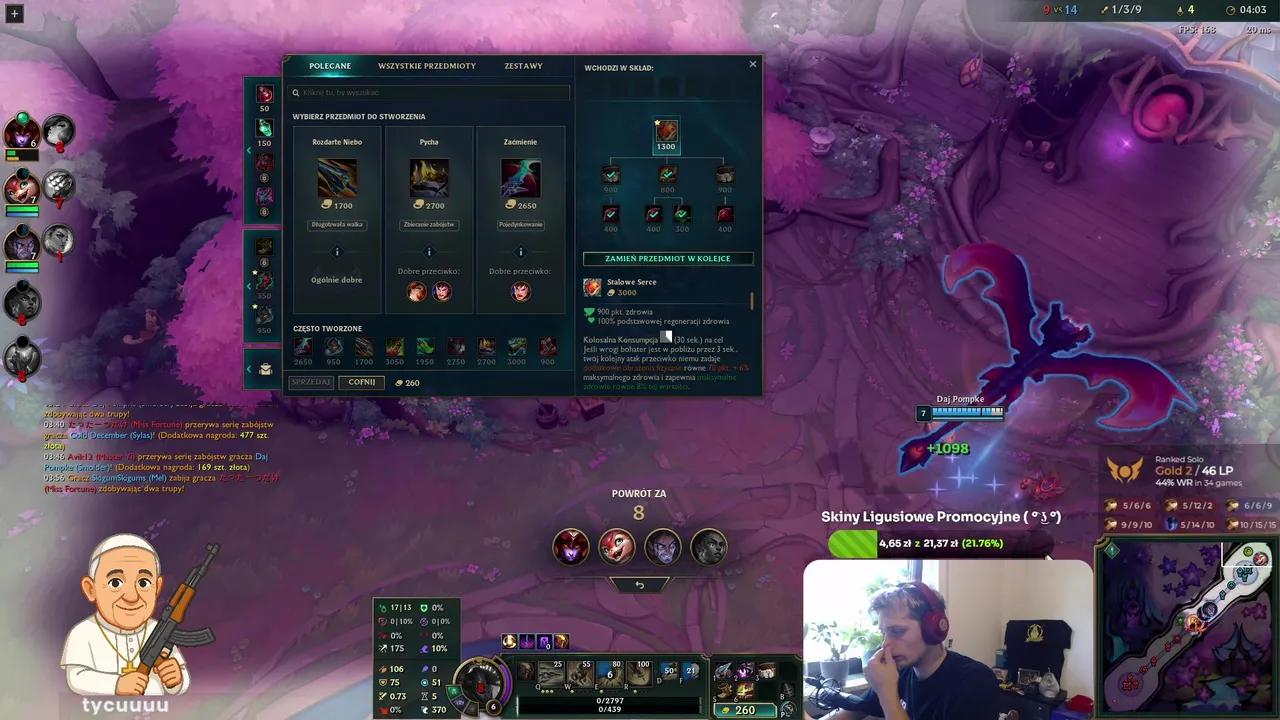The image size is (1280, 720).
Task: Expand Zaćmienie details with its info circle
Action: pos(519,252)
